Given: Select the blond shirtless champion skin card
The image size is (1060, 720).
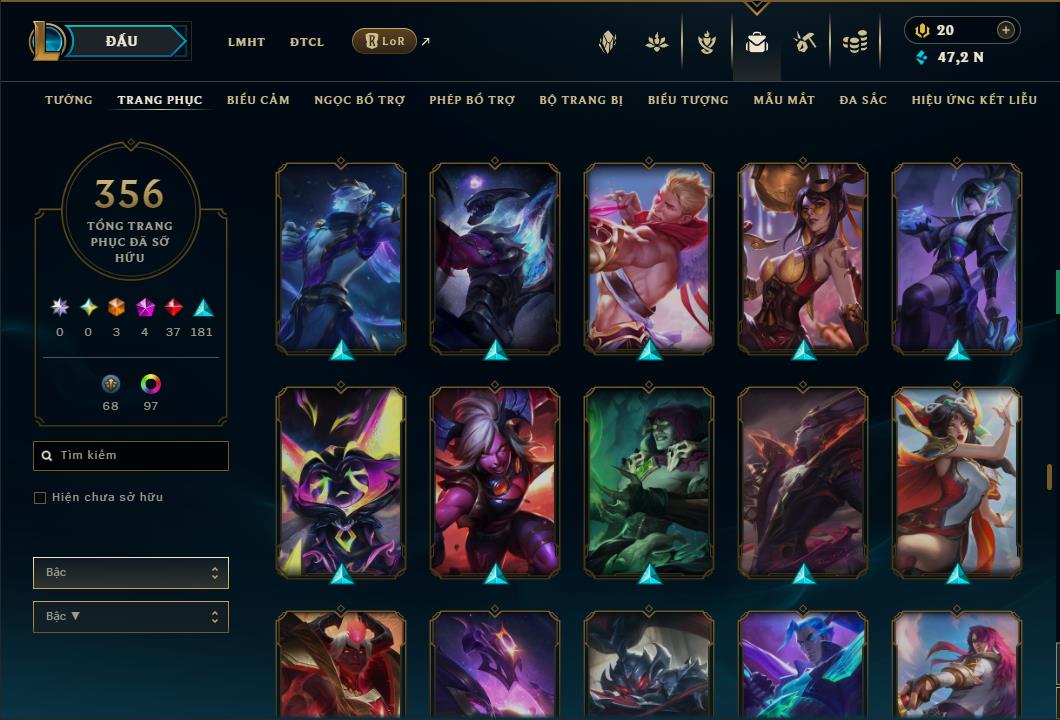Looking at the screenshot, I should tap(649, 258).
